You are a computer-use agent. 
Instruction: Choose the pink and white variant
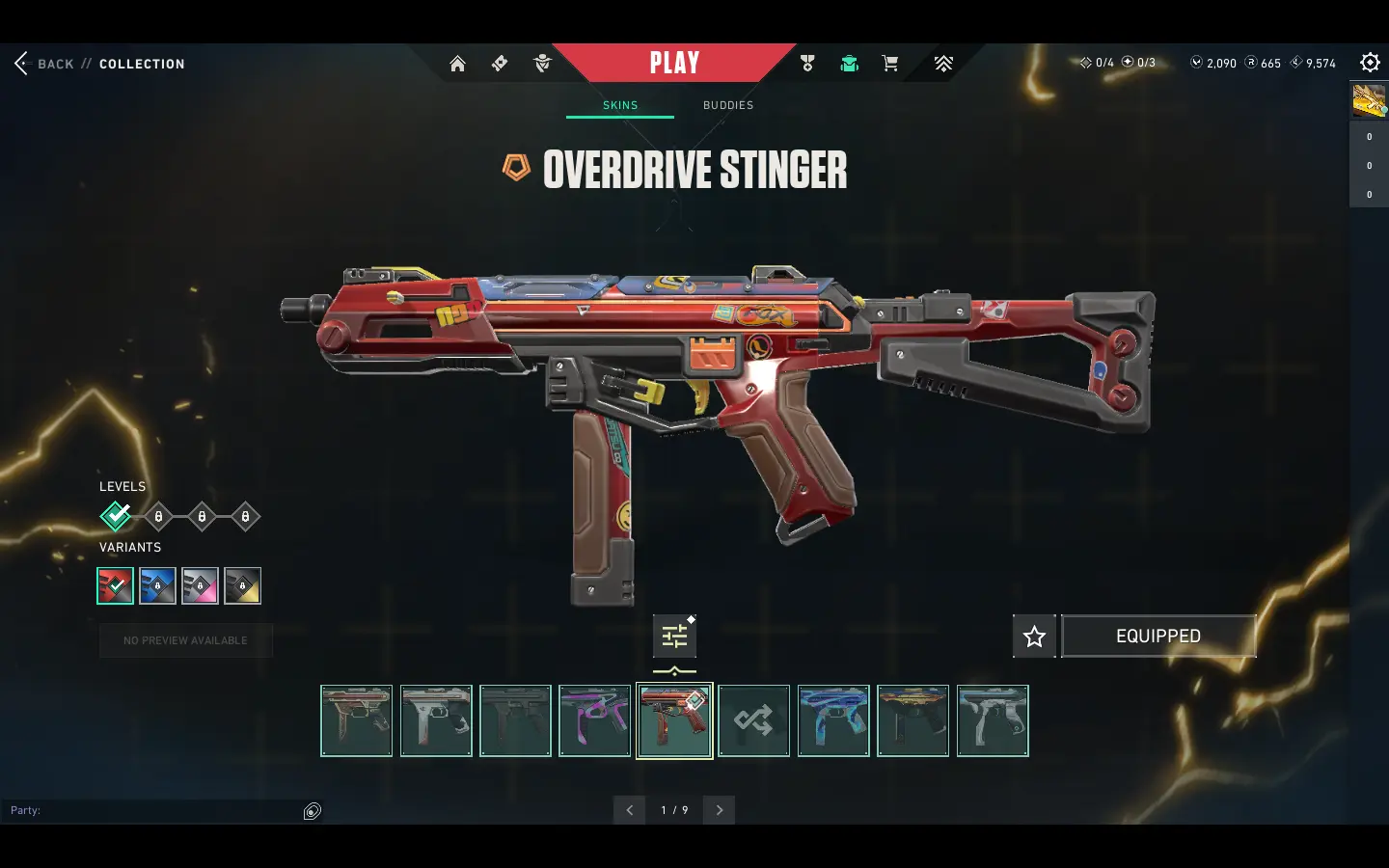coord(200,585)
